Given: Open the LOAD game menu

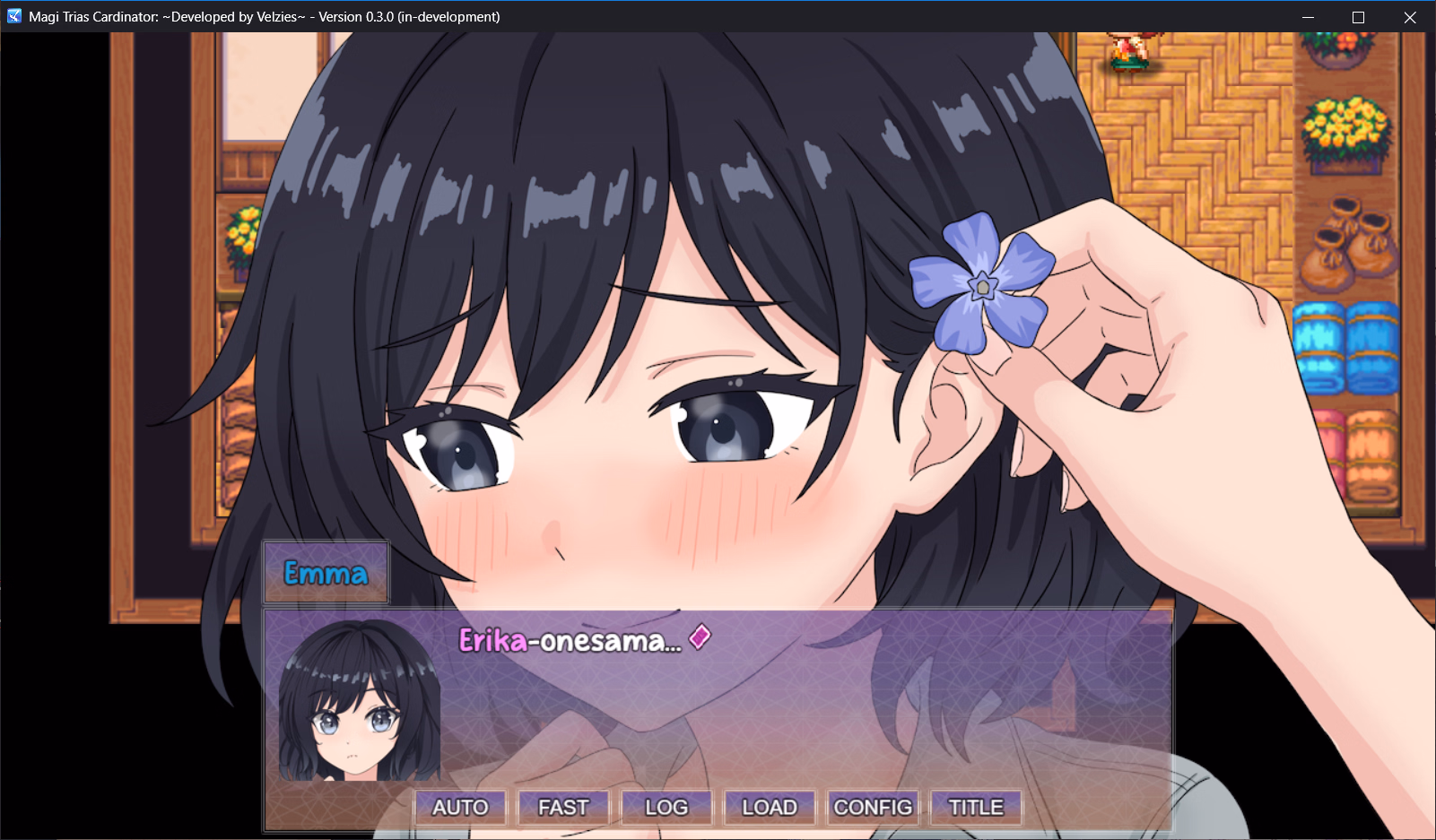Looking at the screenshot, I should pyautogui.click(x=770, y=806).
